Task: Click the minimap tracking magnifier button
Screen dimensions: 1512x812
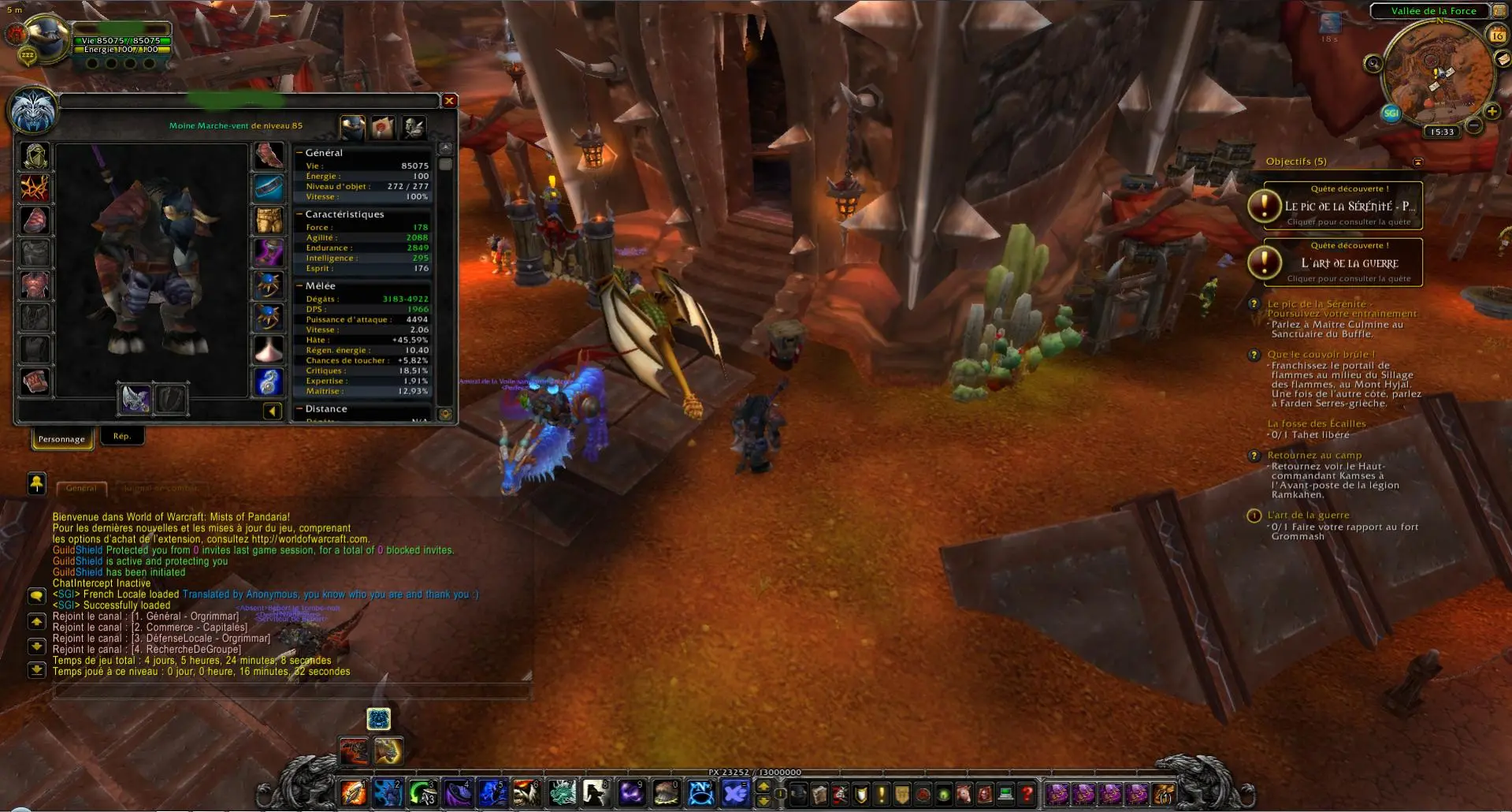Action: (1373, 64)
